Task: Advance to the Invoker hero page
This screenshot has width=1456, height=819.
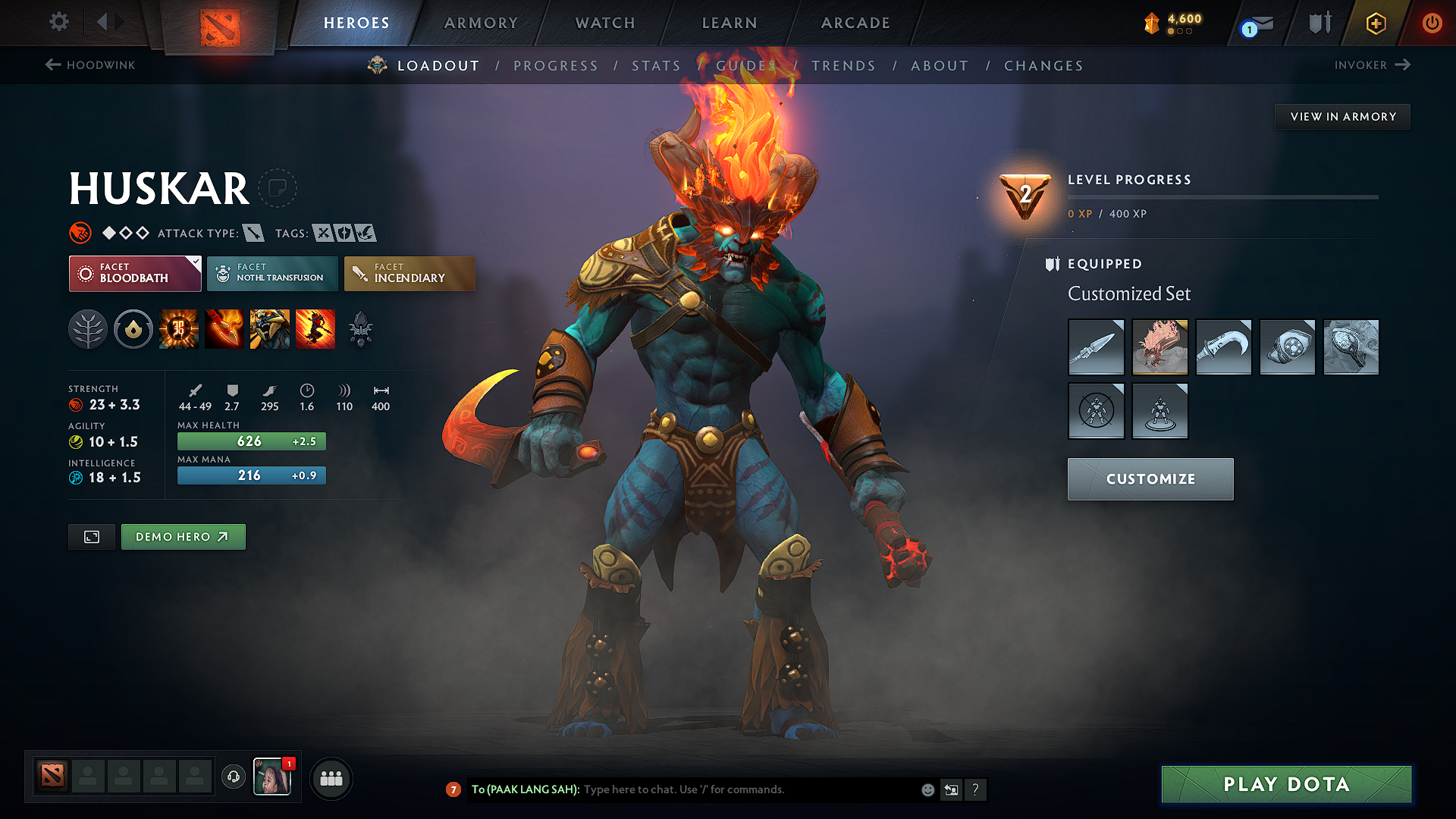Action: [x=1372, y=65]
